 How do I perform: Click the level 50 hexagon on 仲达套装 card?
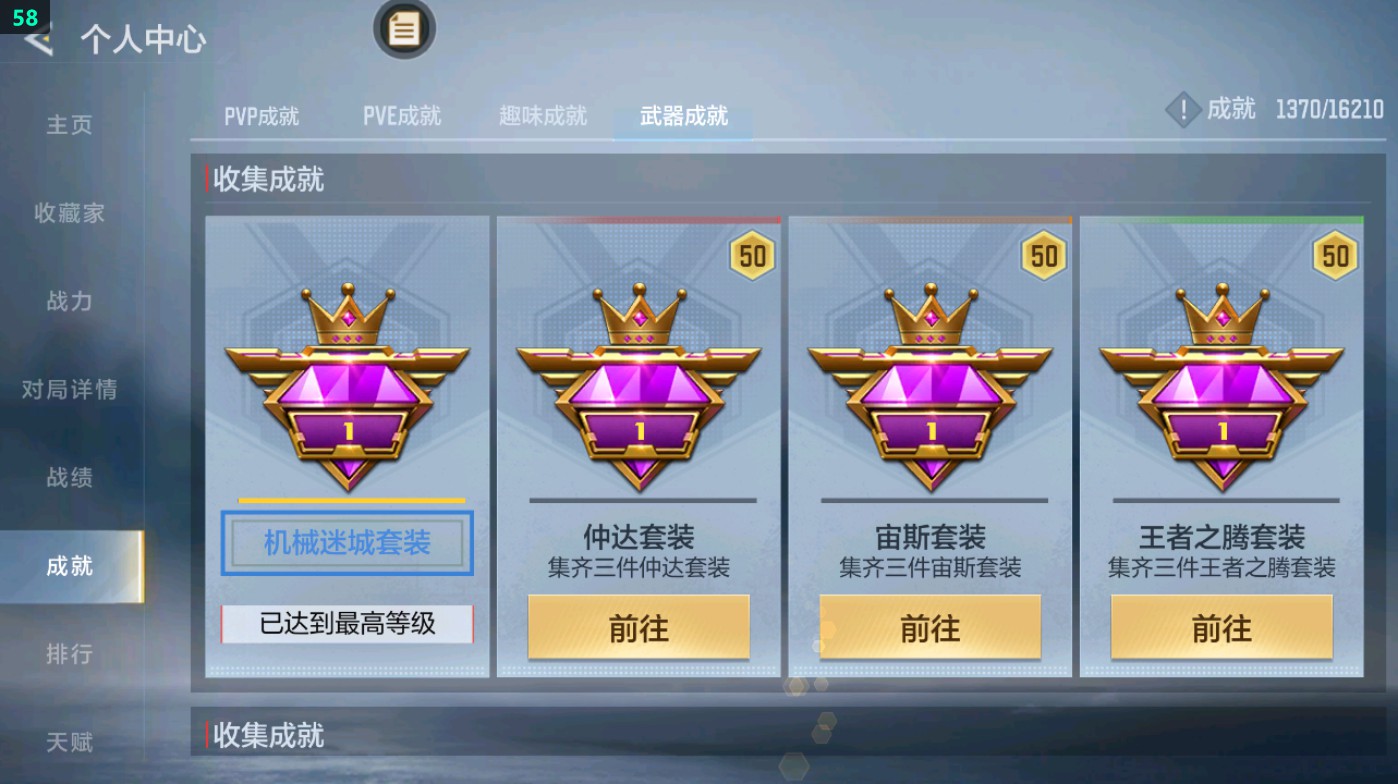(752, 255)
